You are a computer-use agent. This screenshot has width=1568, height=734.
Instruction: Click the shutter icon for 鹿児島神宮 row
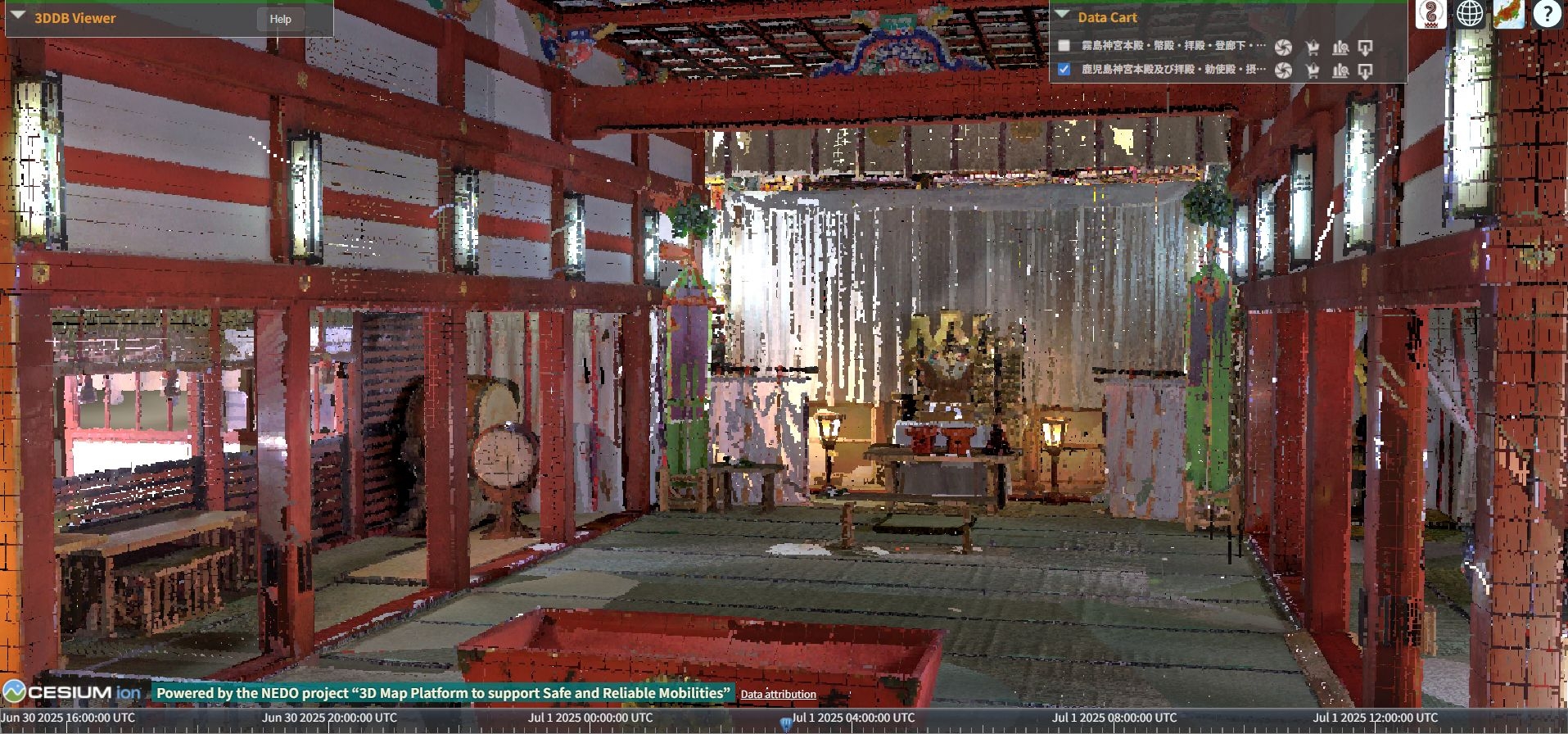[1283, 70]
